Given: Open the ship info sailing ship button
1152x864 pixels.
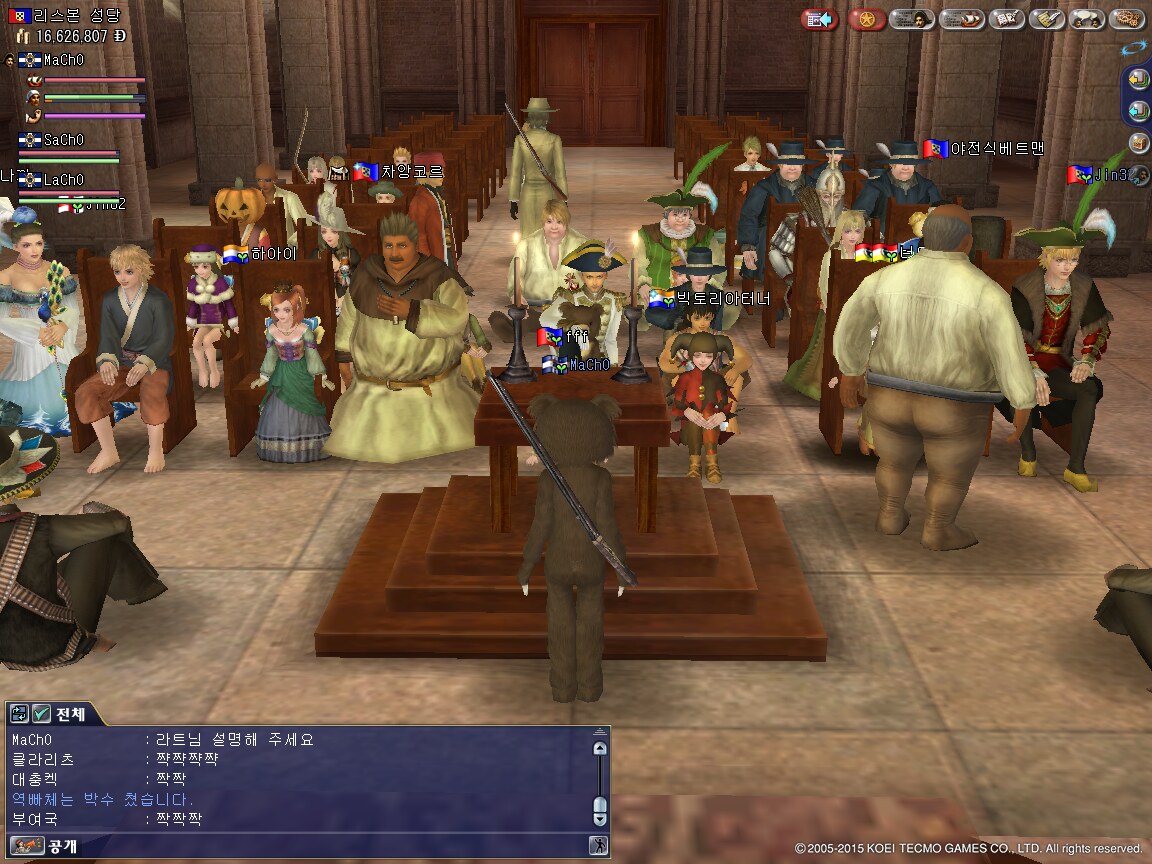Looking at the screenshot, I should tap(961, 19).
